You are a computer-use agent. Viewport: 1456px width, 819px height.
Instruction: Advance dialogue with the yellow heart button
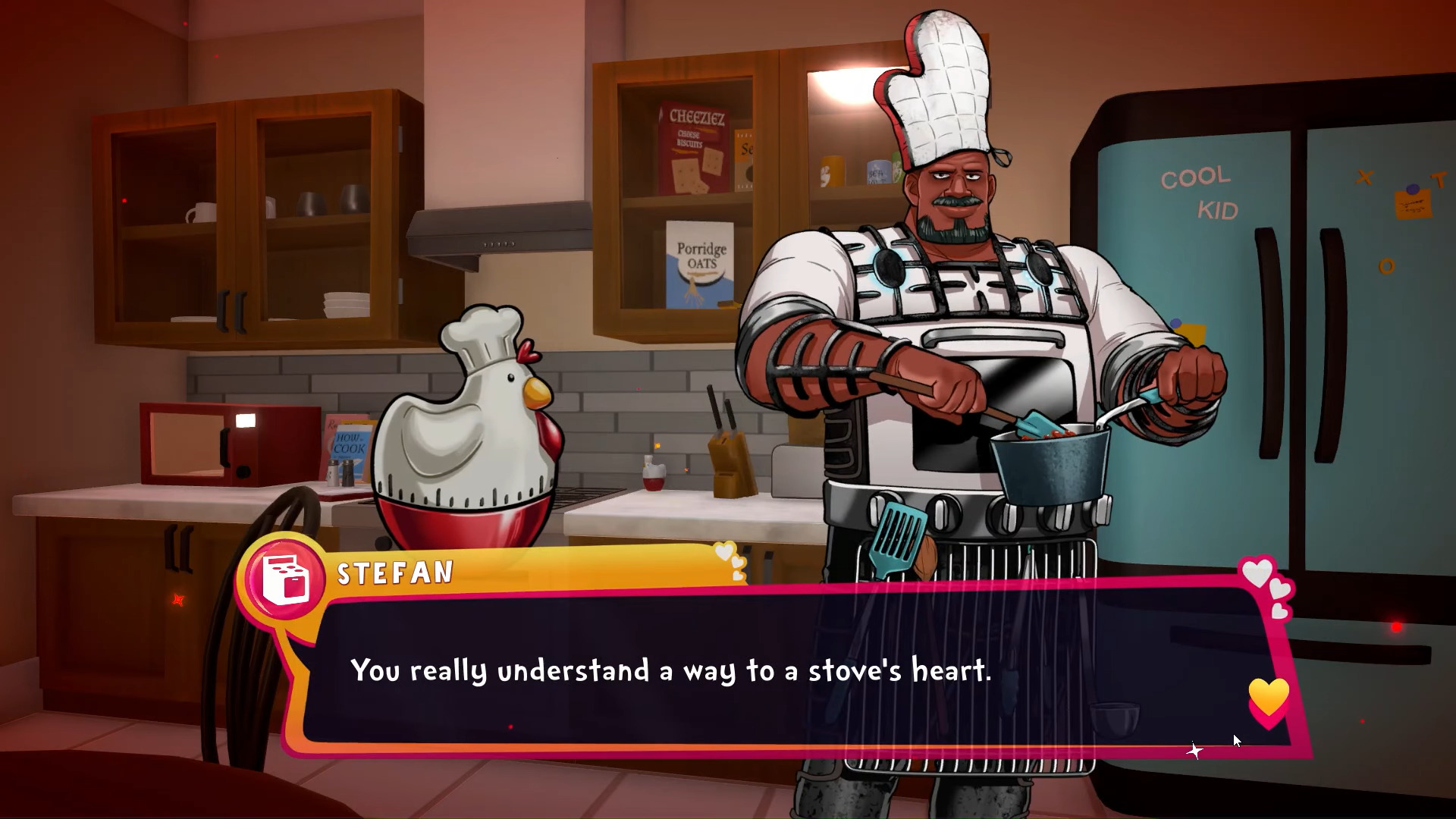click(1268, 699)
